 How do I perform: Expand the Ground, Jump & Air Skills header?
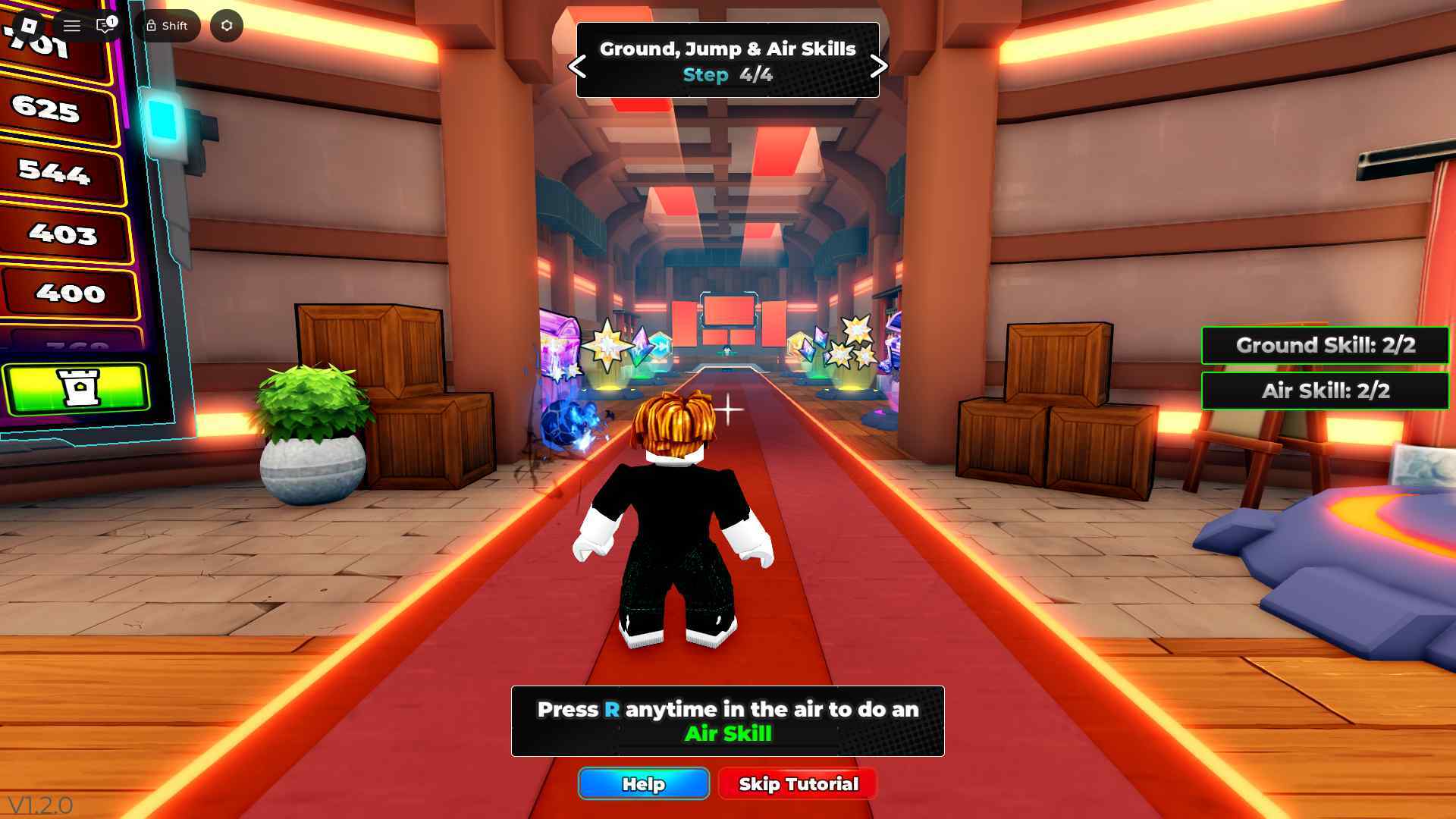[727, 49]
